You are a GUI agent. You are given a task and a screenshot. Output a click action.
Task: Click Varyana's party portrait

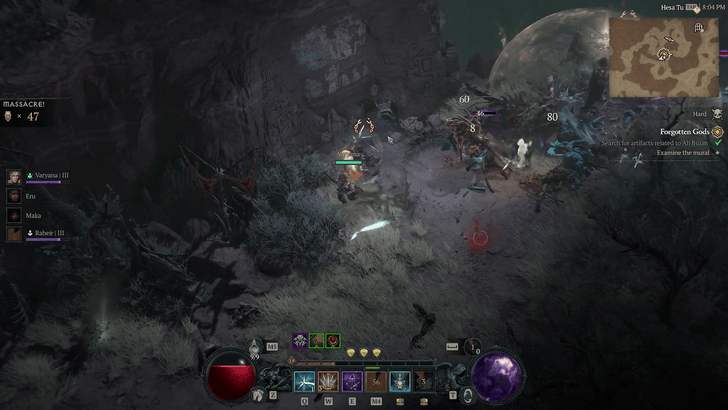14,176
